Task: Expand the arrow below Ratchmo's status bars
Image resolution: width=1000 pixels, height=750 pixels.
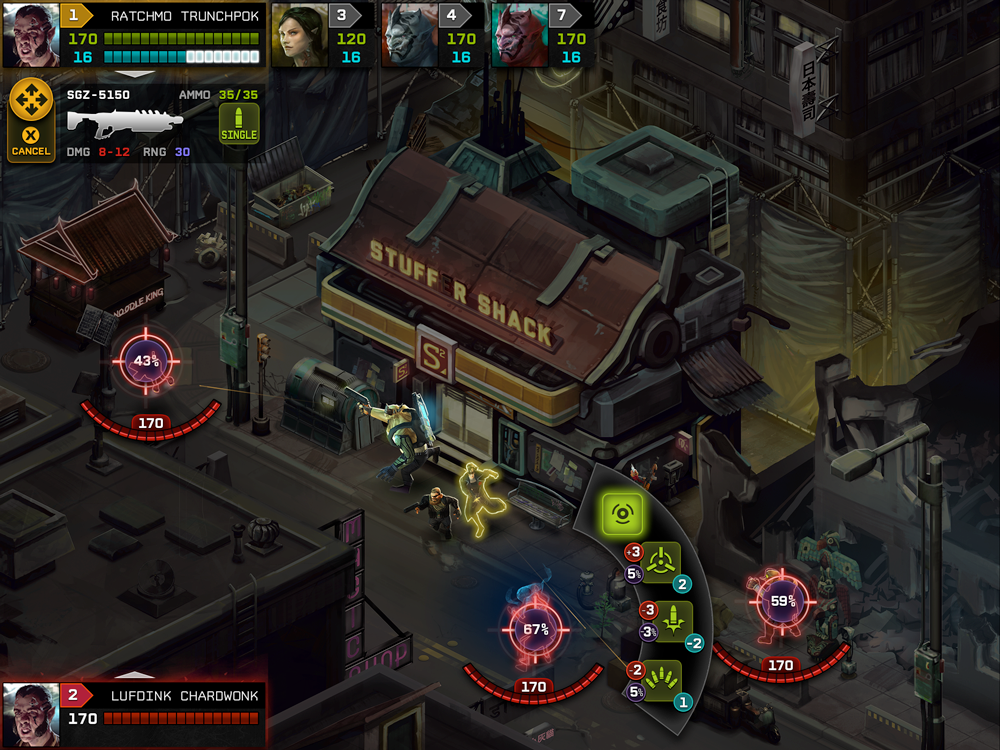Action: coord(135,74)
